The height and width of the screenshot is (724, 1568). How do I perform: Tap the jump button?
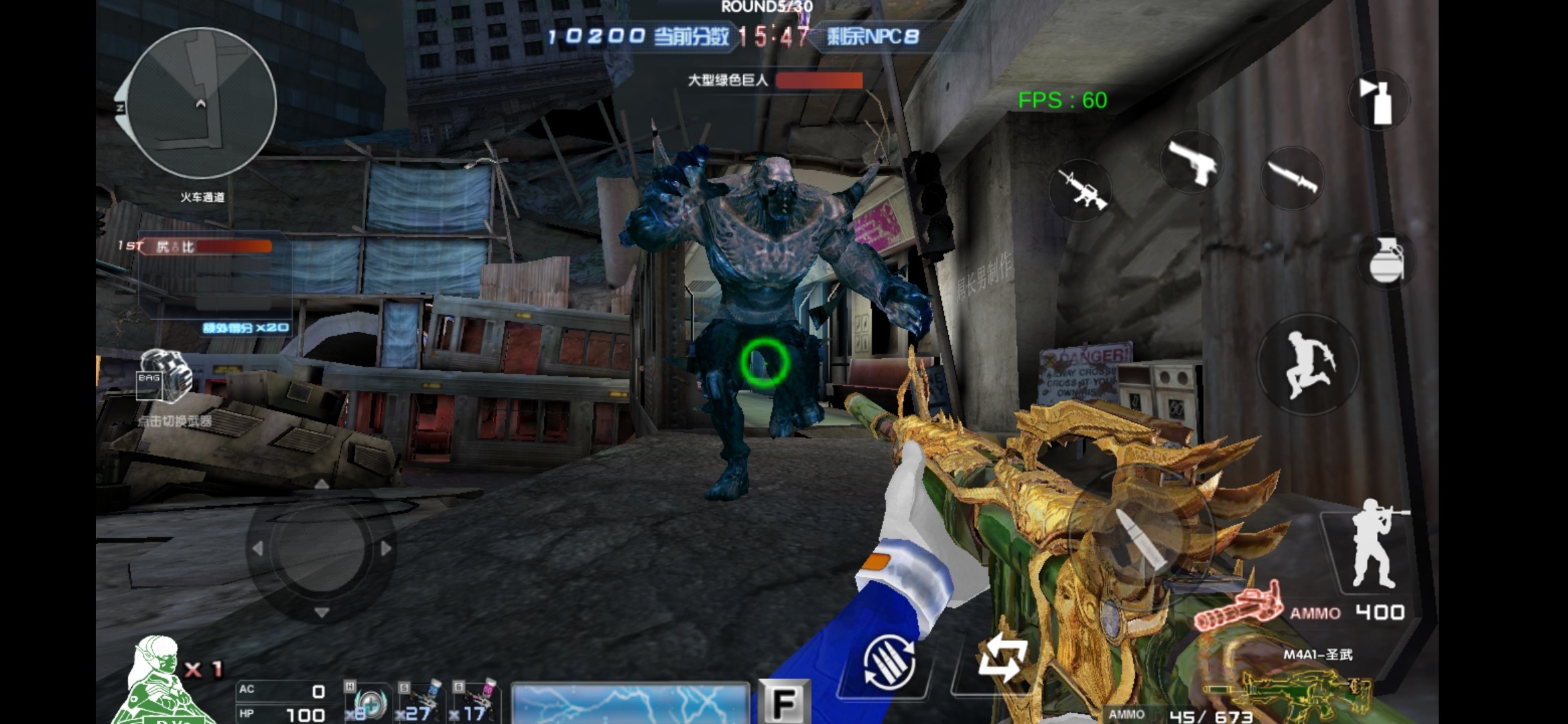[x=1307, y=365]
